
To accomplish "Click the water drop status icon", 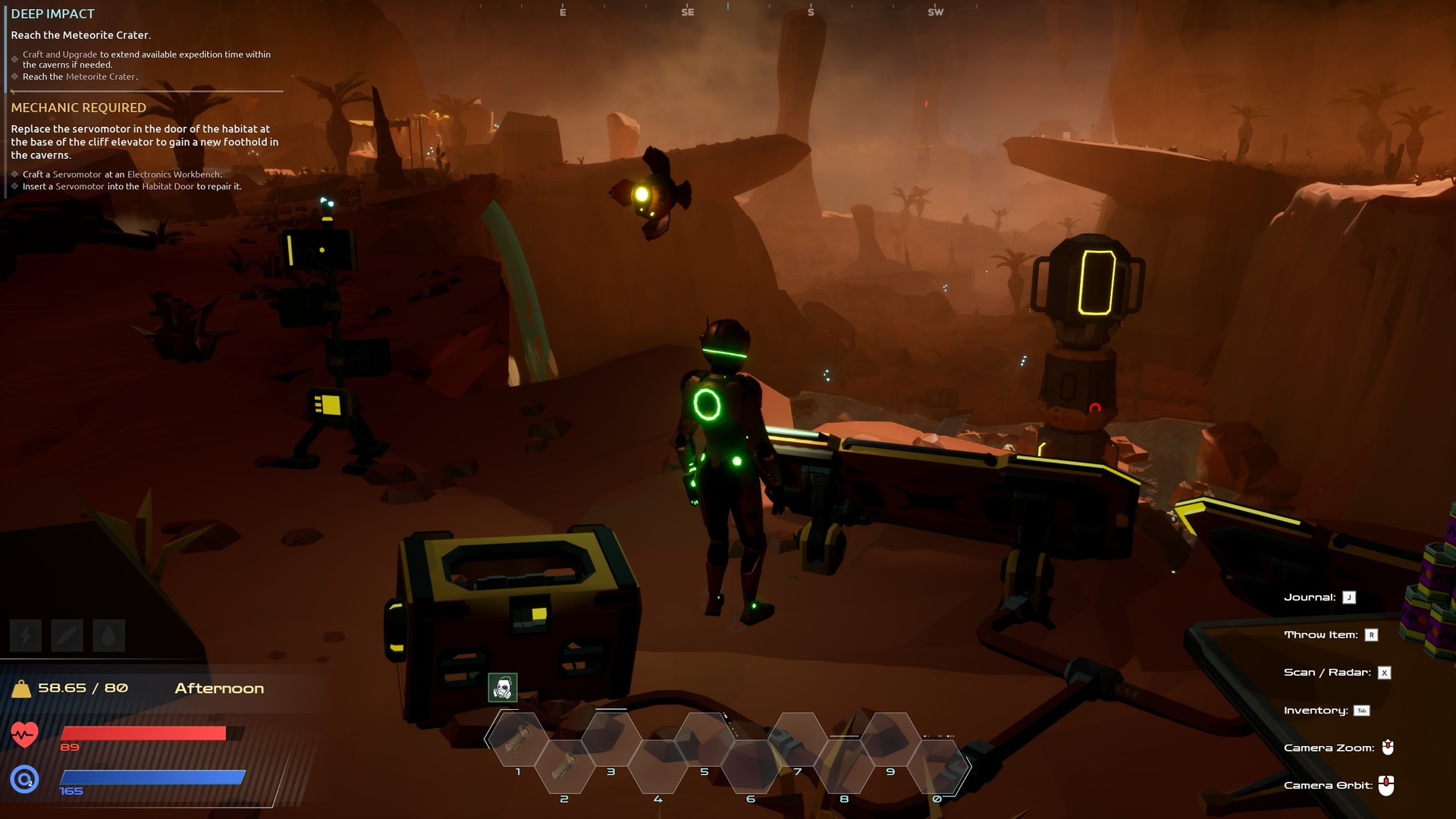I will [x=108, y=635].
